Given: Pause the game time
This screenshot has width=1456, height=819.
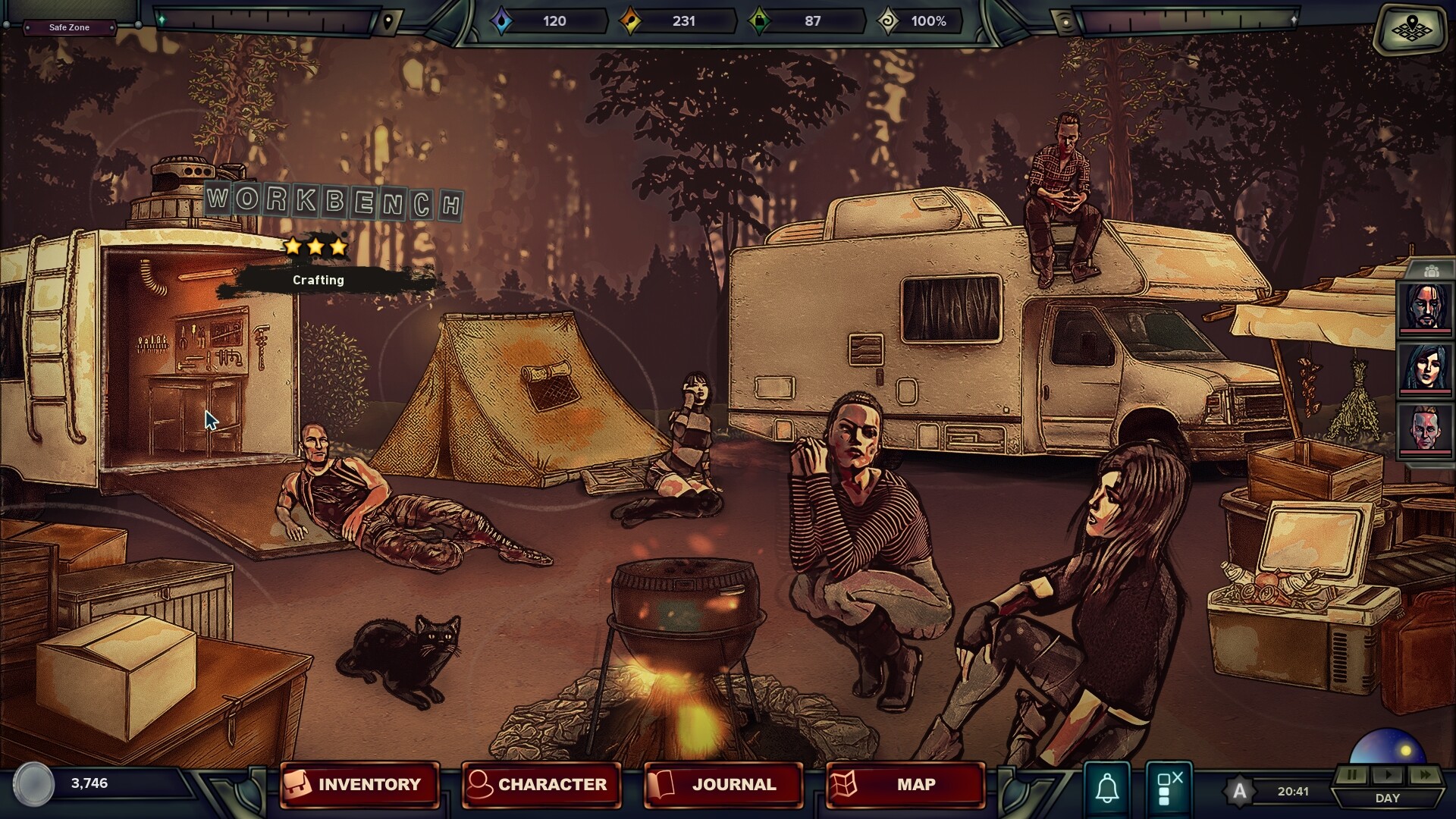Looking at the screenshot, I should pos(1352,775).
